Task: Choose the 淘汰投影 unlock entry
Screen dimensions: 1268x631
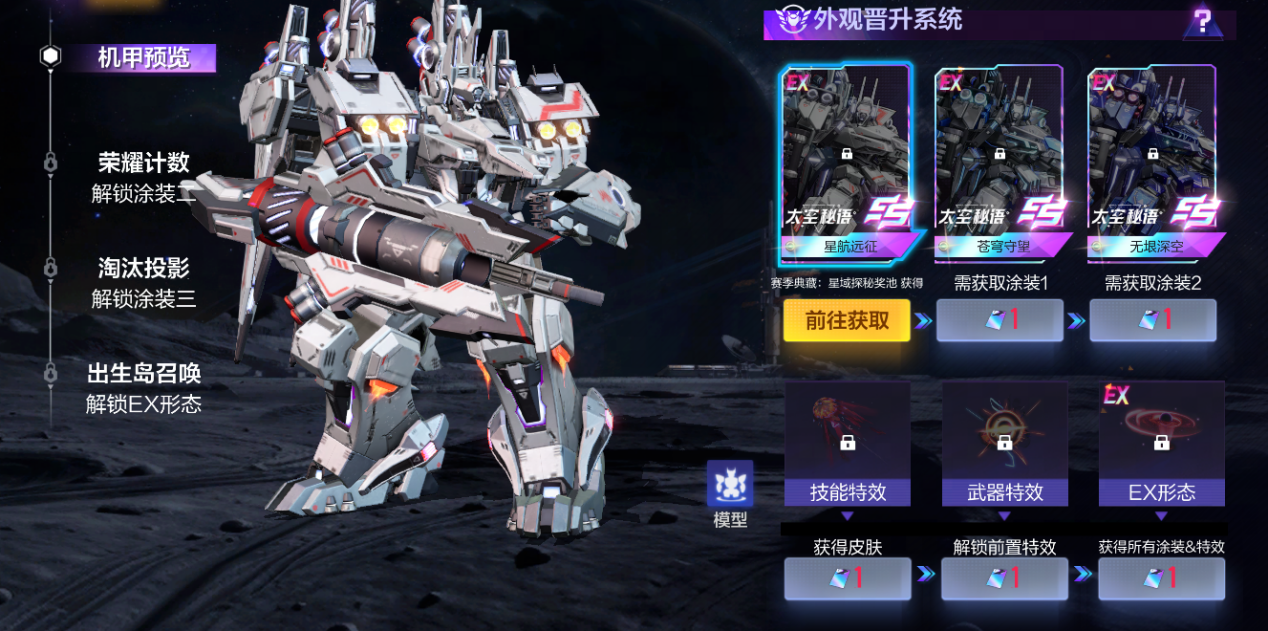Action: click(143, 283)
